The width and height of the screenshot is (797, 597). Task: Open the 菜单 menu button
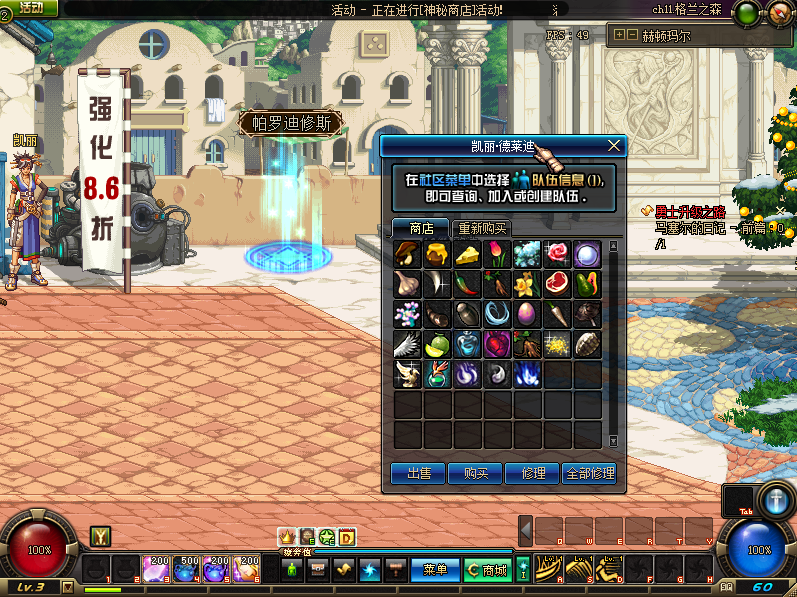(x=435, y=569)
